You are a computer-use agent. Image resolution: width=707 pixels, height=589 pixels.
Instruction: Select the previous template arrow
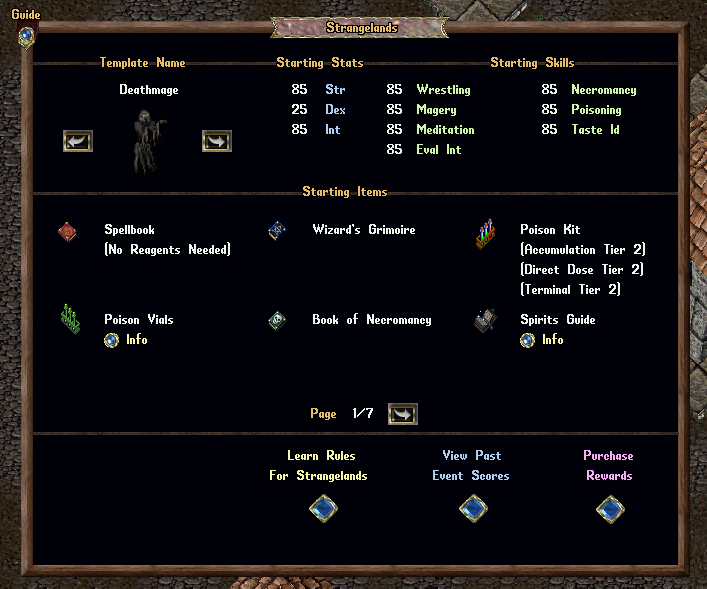(x=78, y=141)
